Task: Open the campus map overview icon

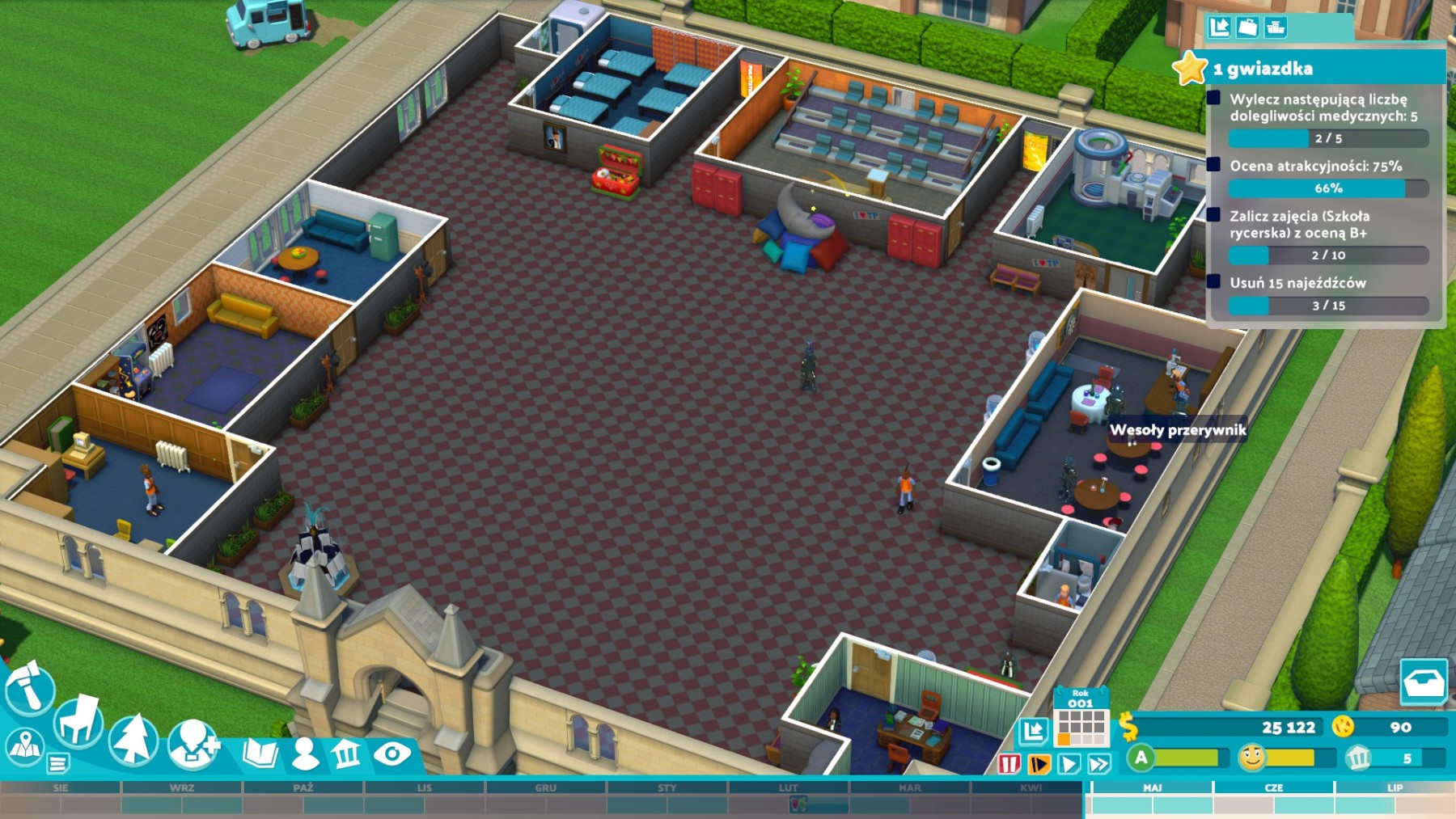Action: [x=23, y=745]
